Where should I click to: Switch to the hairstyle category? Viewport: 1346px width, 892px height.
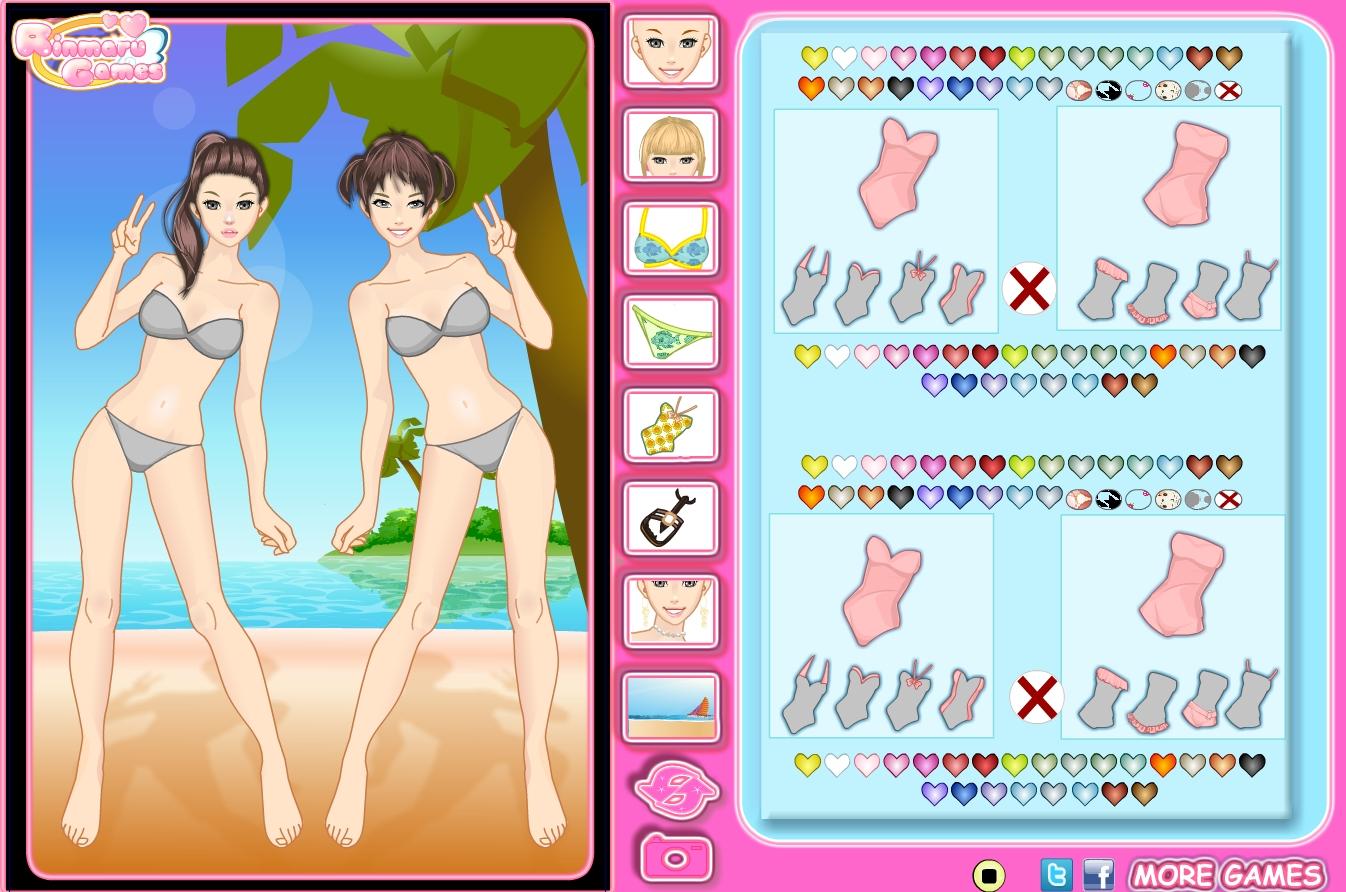coord(671,145)
